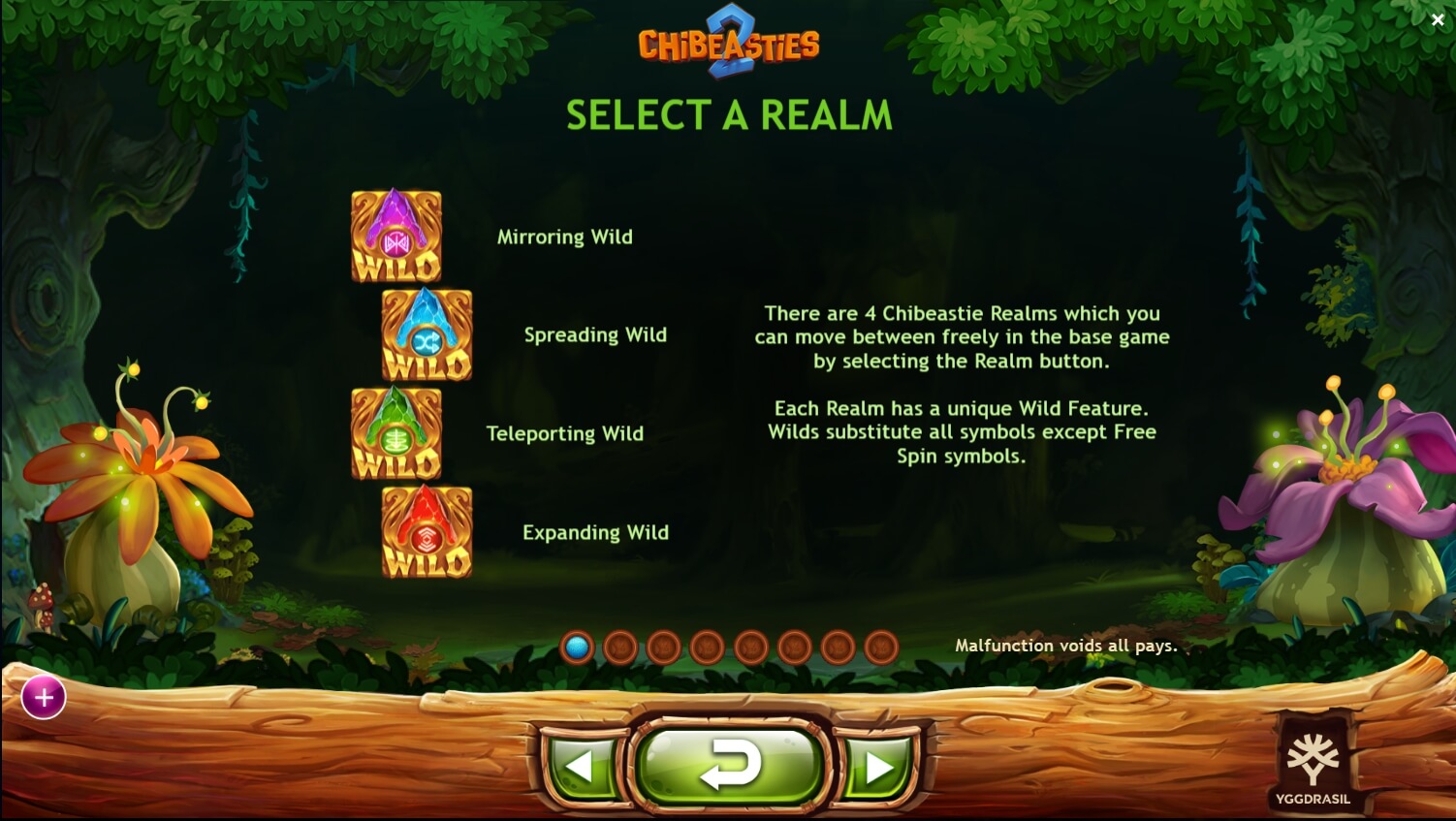1456x821 pixels.
Task: Advance to next page with right arrow
Action: click(x=875, y=765)
